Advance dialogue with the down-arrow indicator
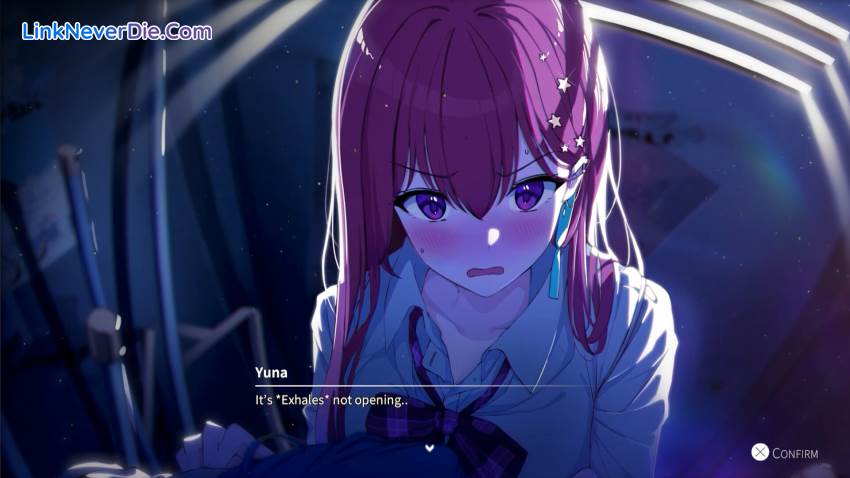 tap(429, 447)
